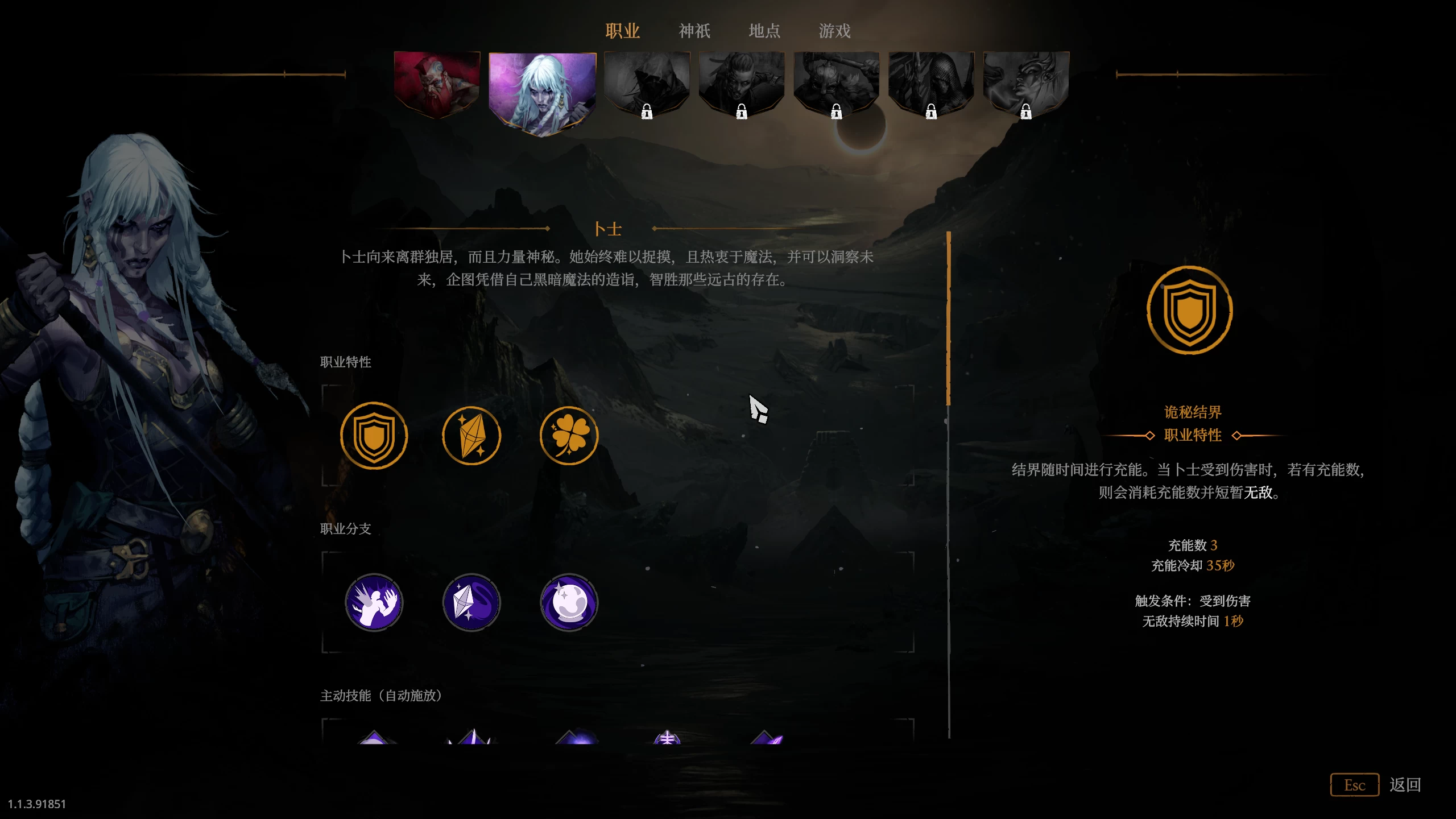Expand the 职业特性 section
Viewport: 1456px width, 819px height.
tap(345, 362)
